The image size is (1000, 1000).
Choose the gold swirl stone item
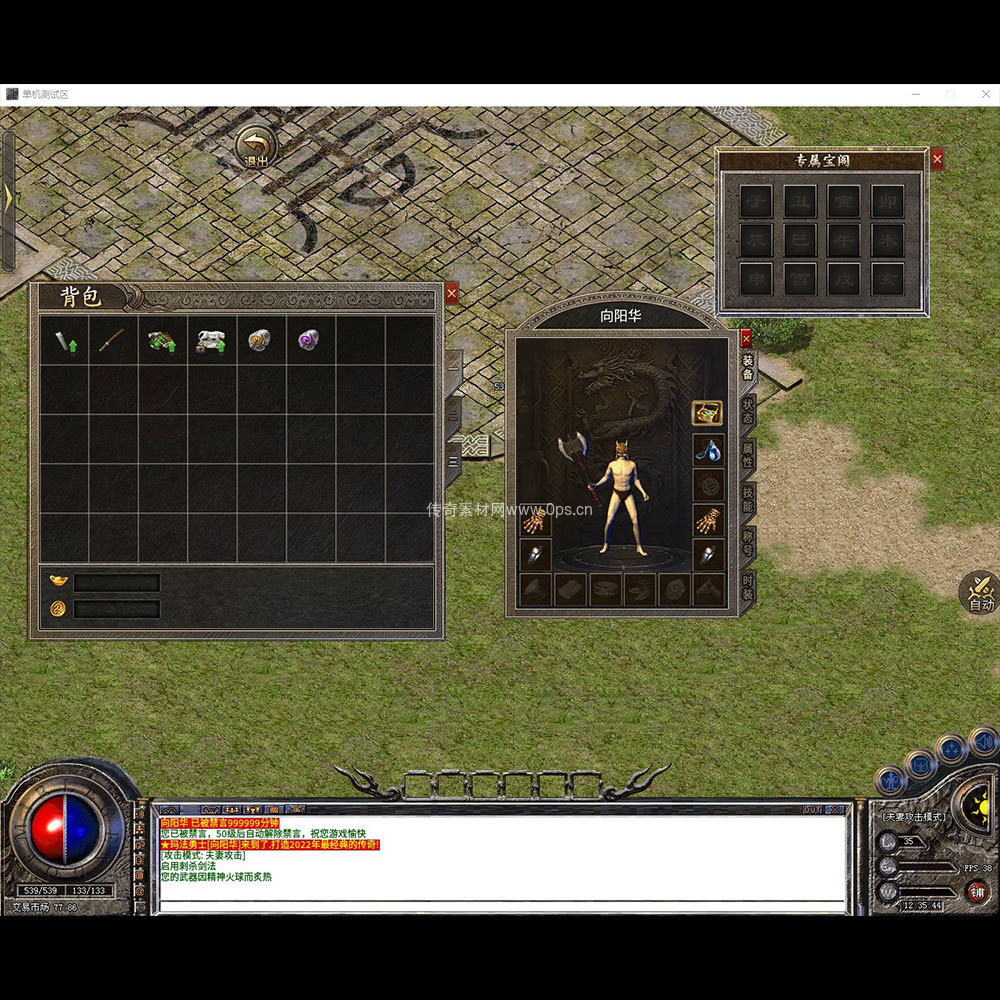click(x=261, y=341)
